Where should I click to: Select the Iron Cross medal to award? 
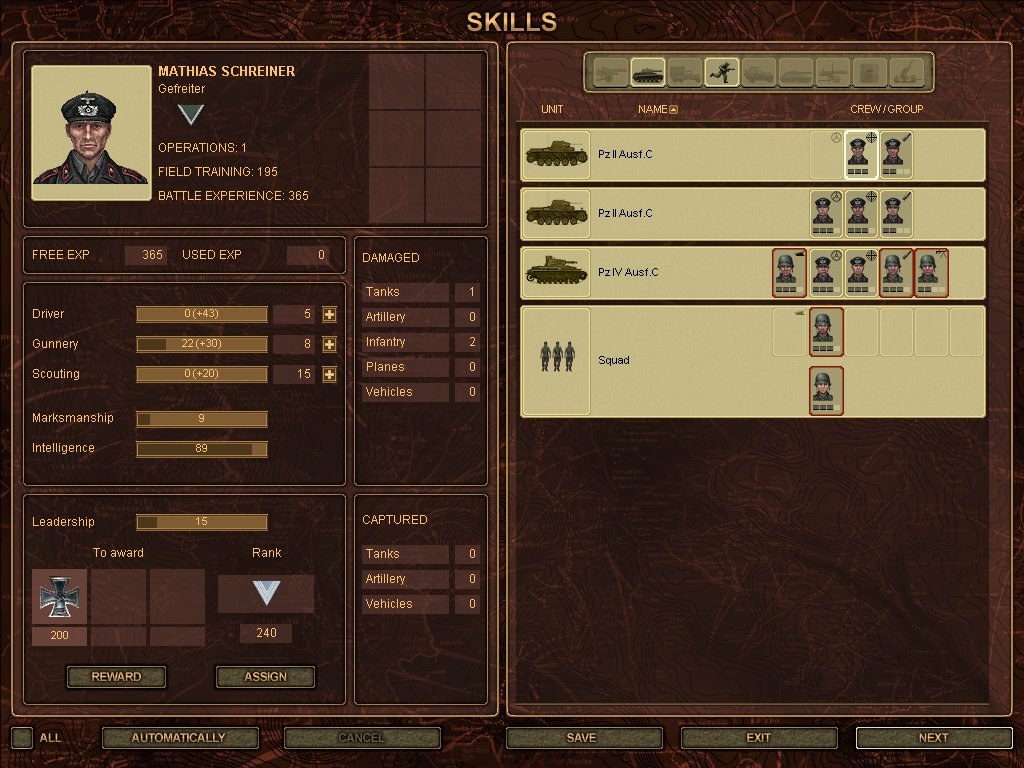point(59,596)
